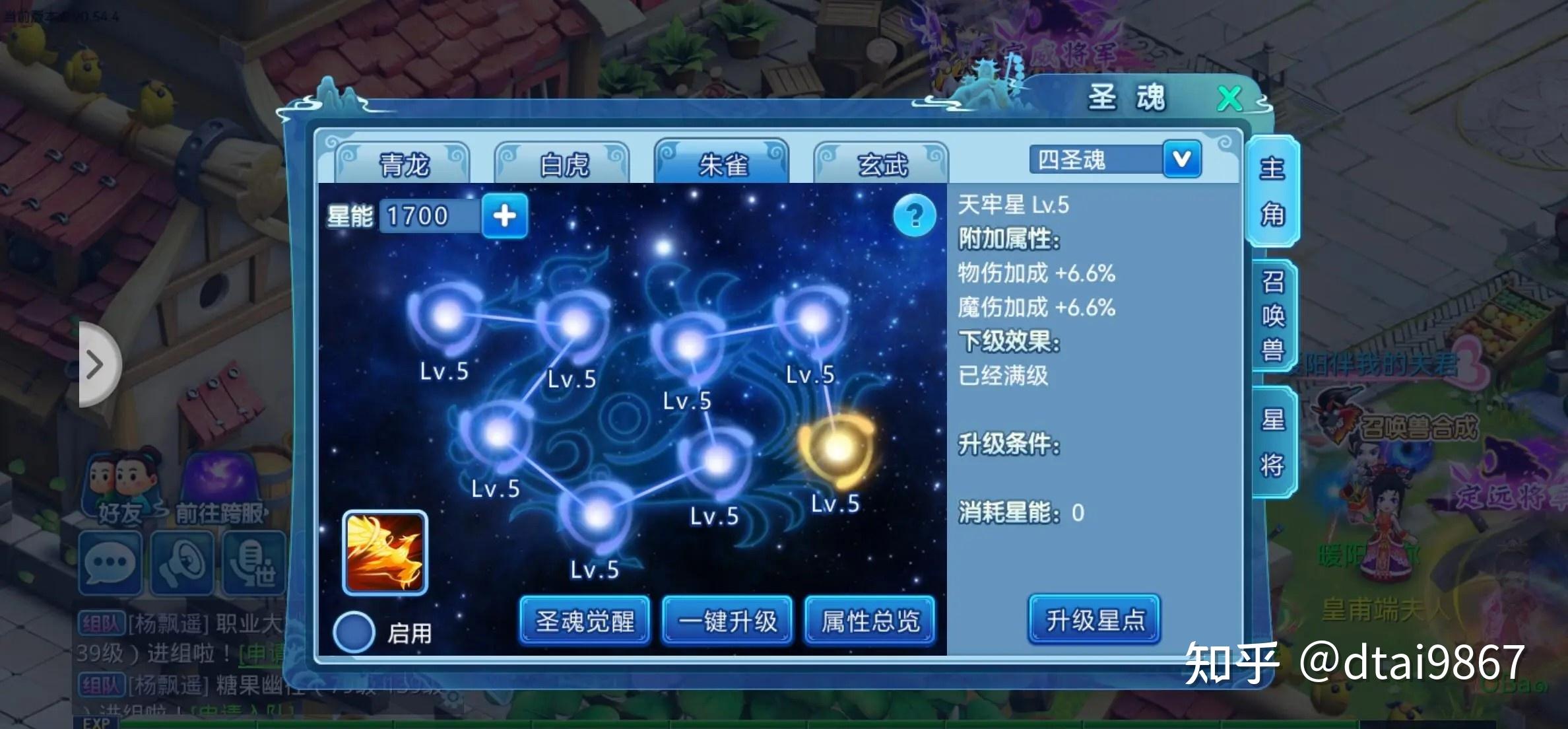The image size is (1568, 729).
Task: Toggle the 启用 radio option
Action: 354,632
